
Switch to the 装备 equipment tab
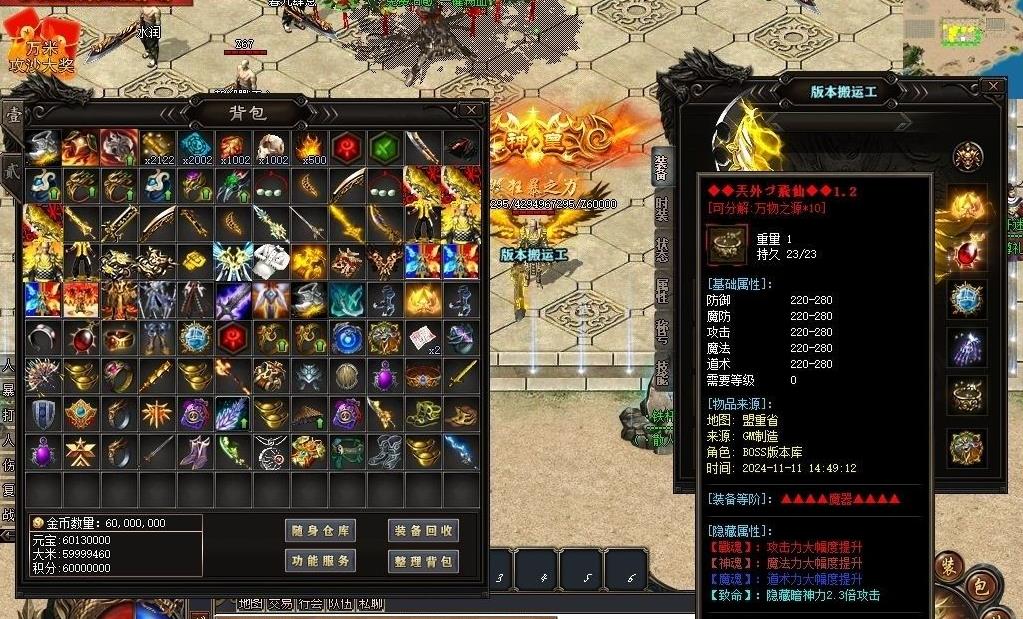pyautogui.click(x=661, y=168)
